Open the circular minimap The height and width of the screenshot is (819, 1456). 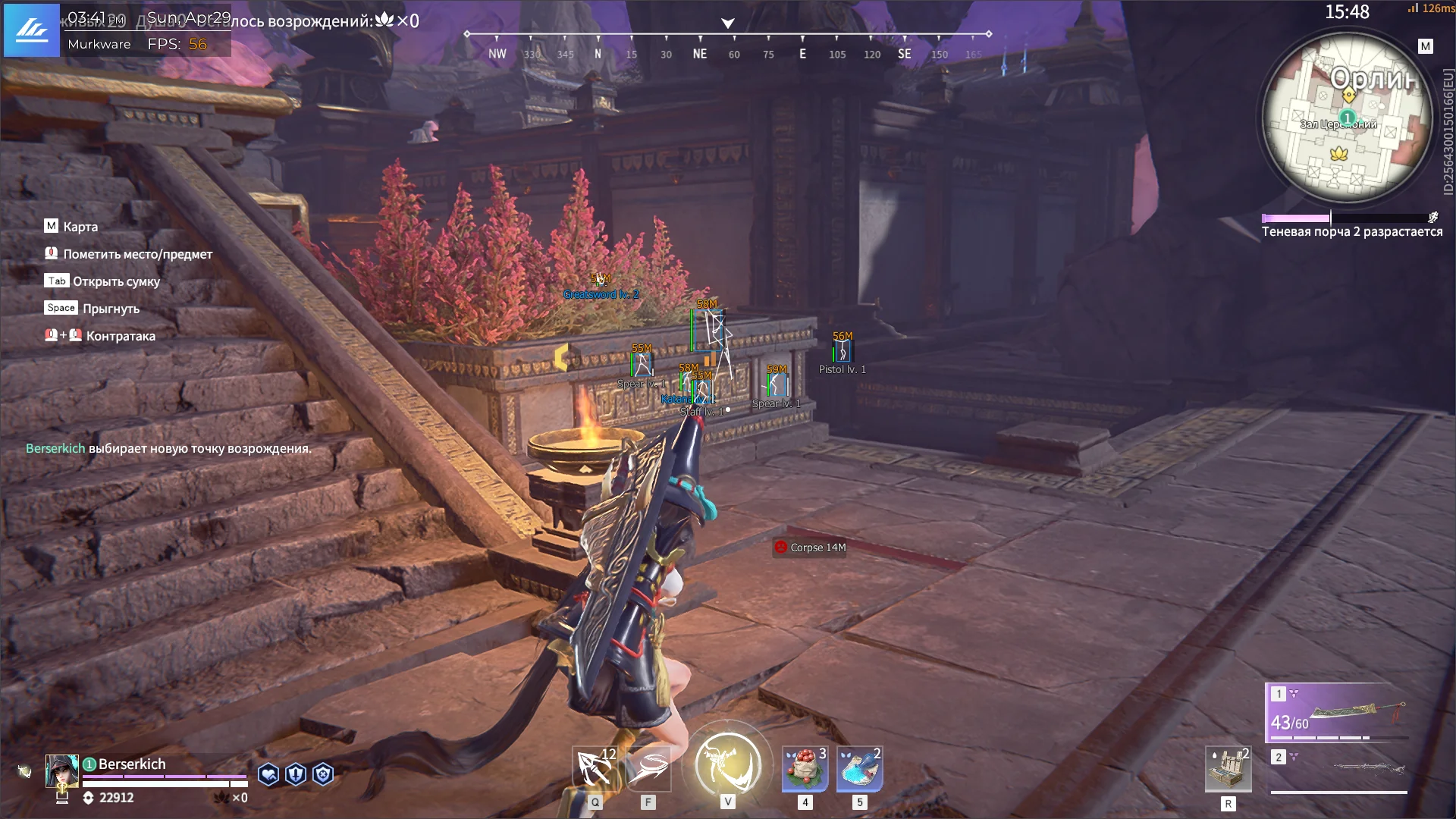click(x=1347, y=119)
